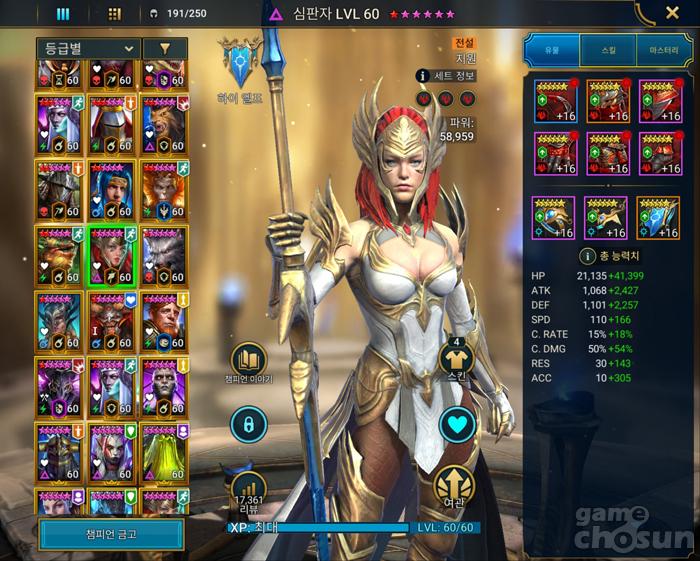Toggle the heart favorite button
This screenshot has width=700, height=561.
456,424
